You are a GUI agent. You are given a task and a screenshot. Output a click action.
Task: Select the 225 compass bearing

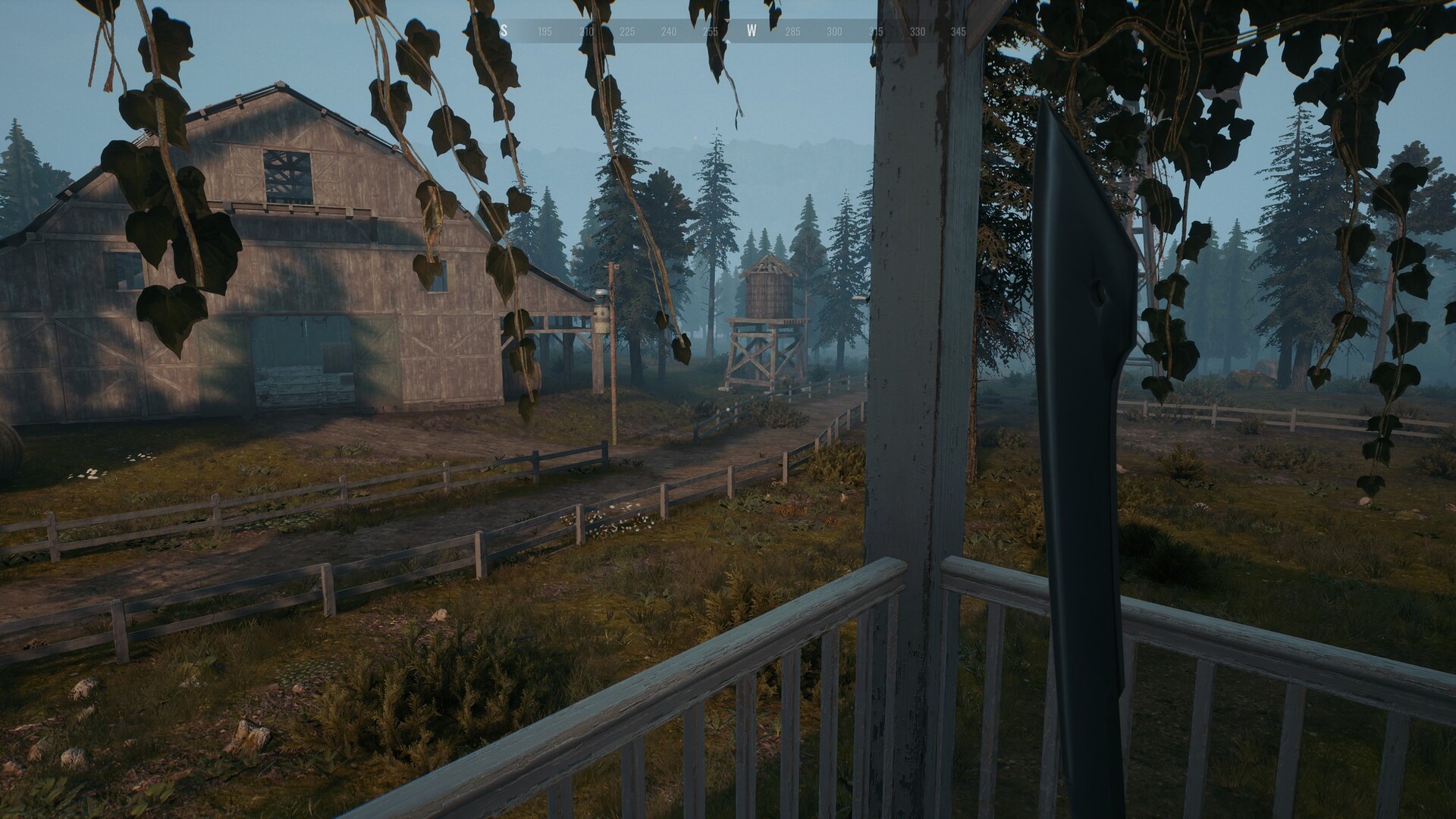[627, 30]
